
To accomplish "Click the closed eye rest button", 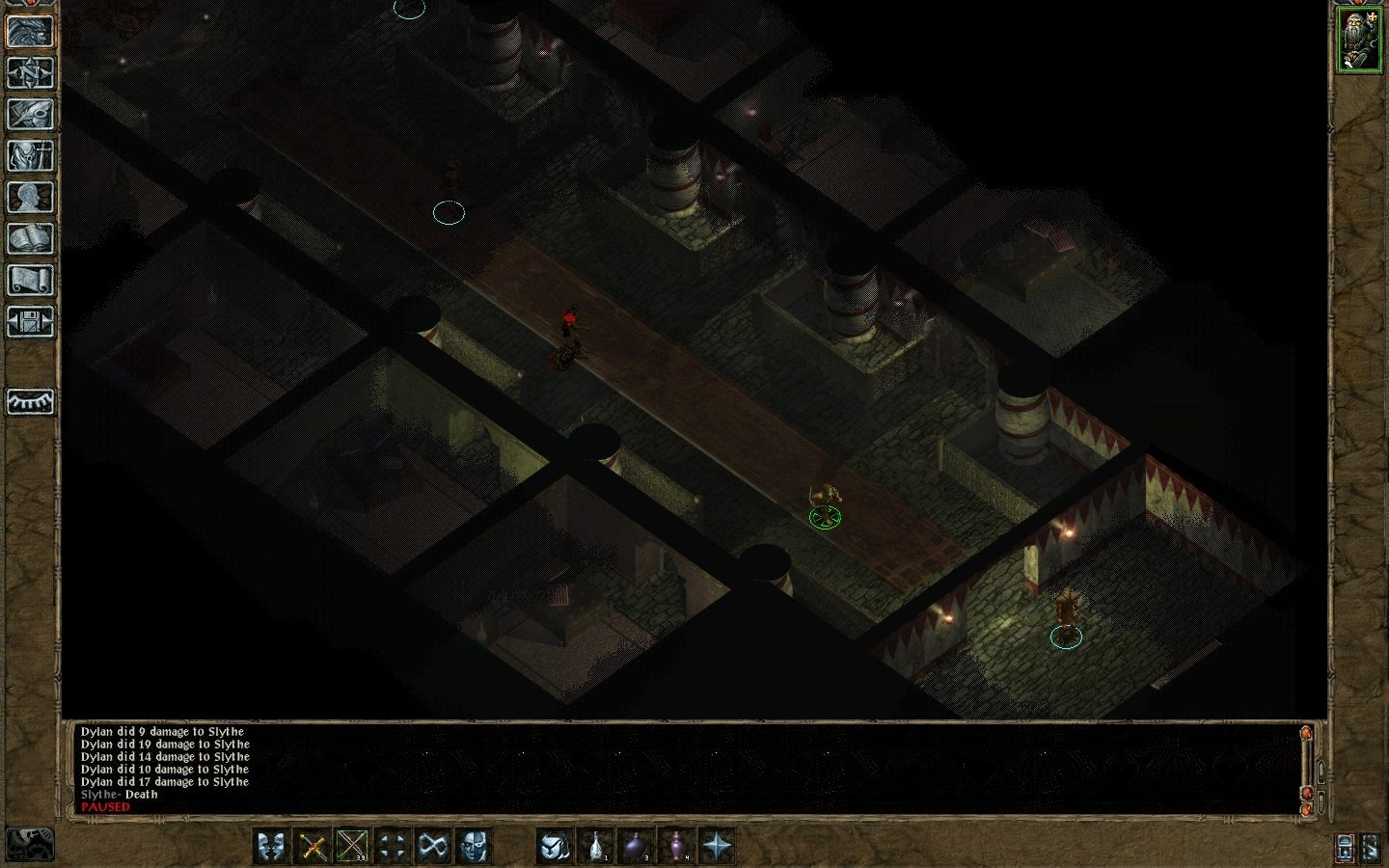I will [30, 401].
